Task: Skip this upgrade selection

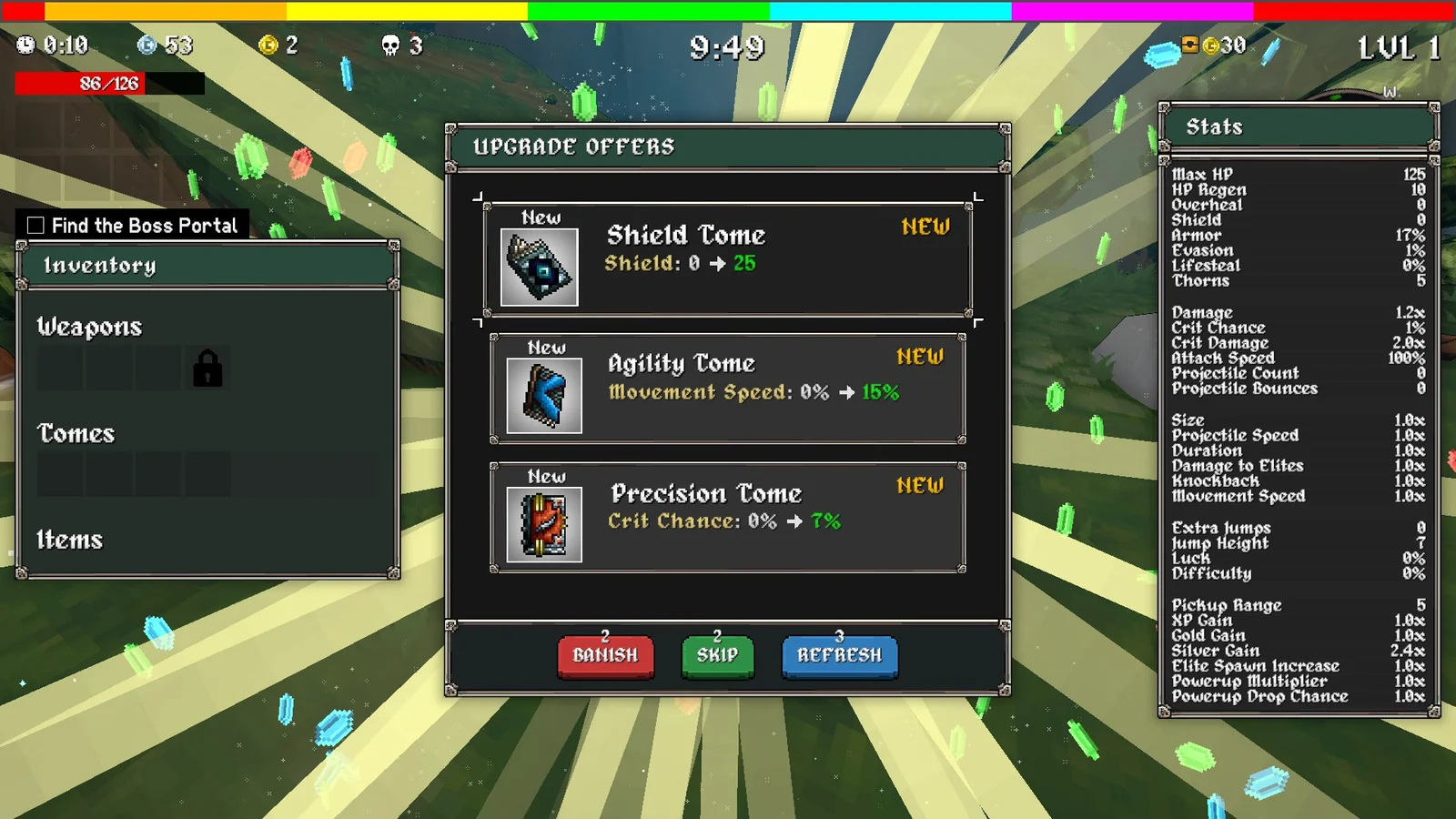Action: [x=717, y=655]
